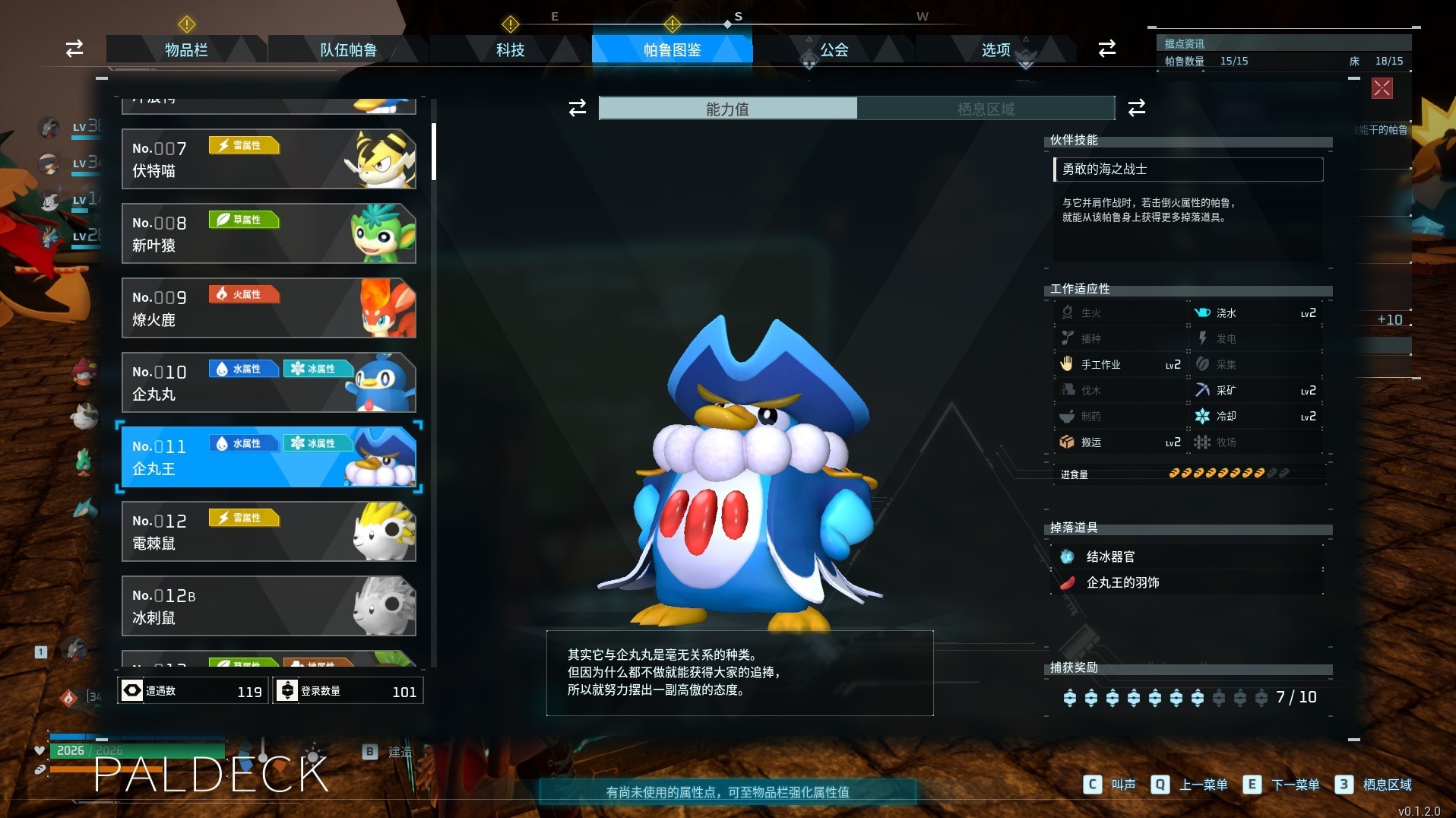Toggle the swap view arrows beside 能力值

coord(578,109)
